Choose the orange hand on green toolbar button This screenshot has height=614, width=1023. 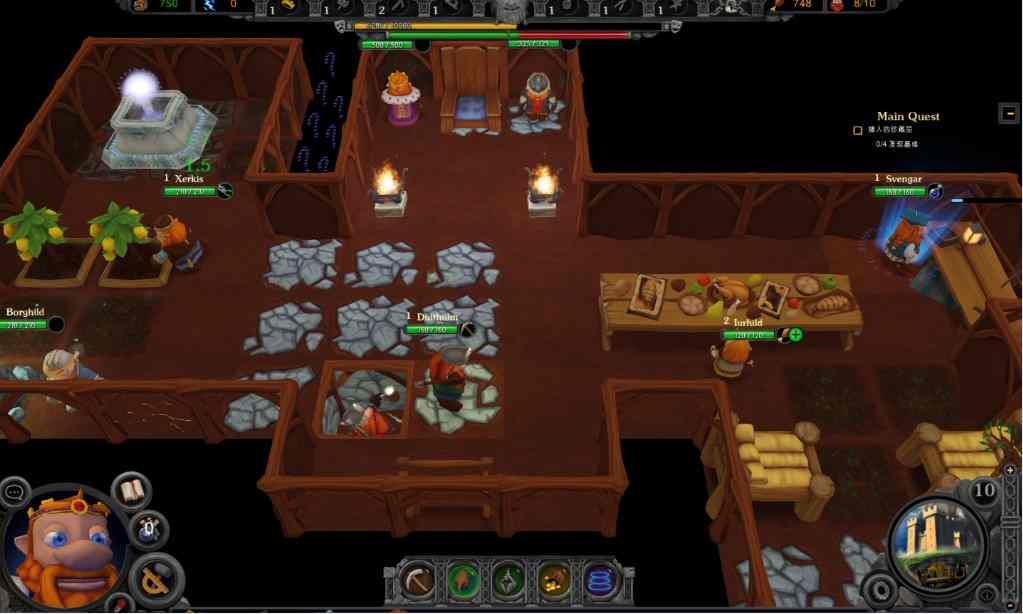click(463, 580)
